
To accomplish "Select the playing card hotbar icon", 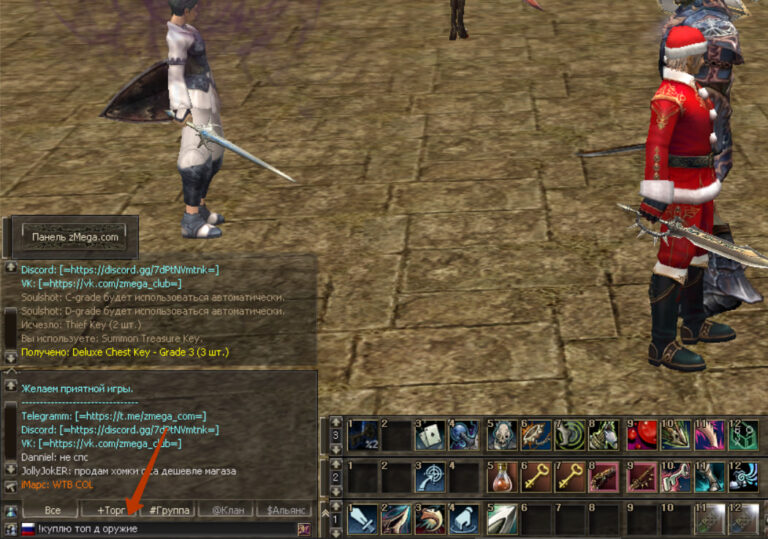I will pos(431,434).
